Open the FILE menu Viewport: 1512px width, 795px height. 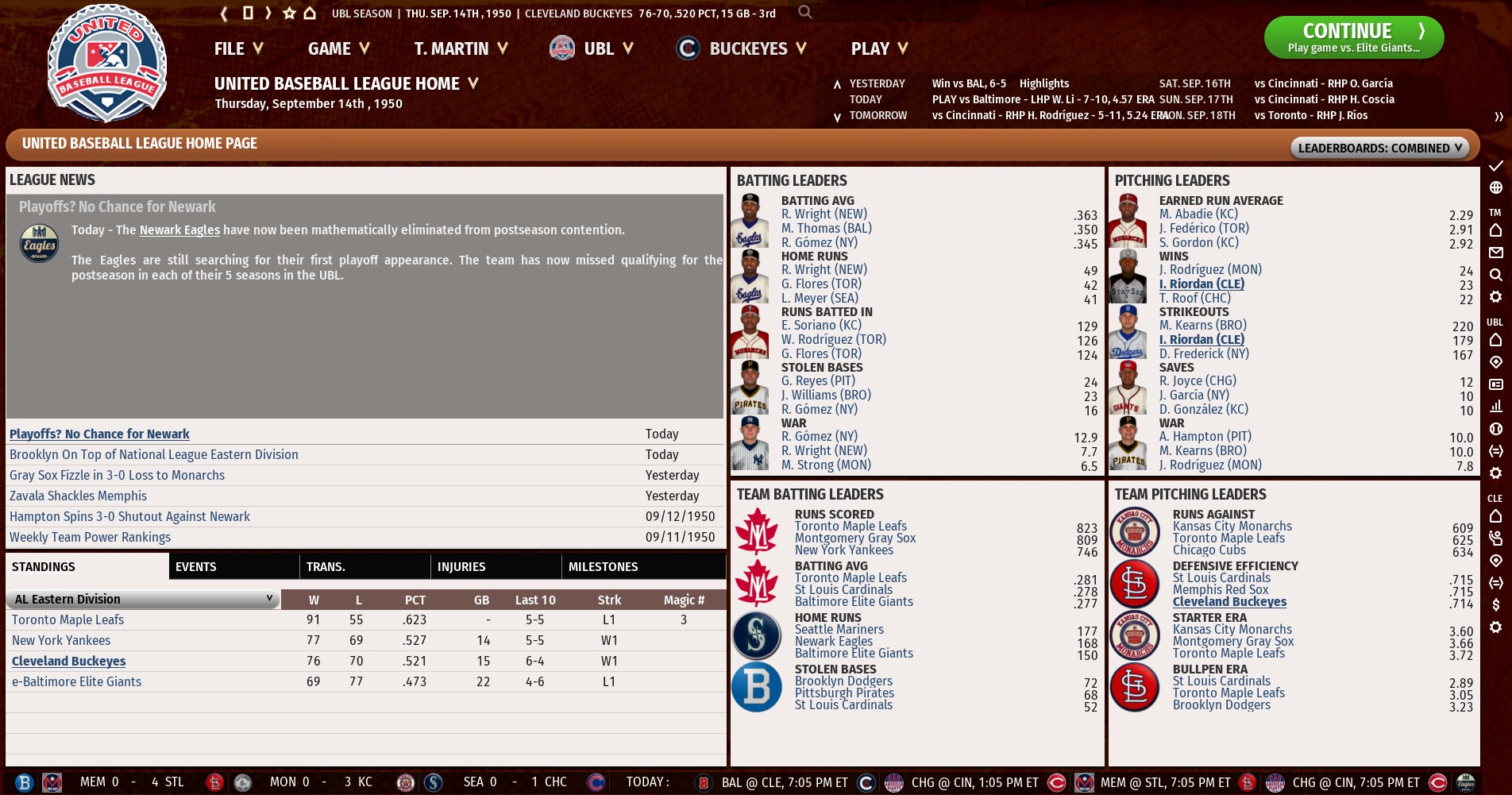(238, 48)
